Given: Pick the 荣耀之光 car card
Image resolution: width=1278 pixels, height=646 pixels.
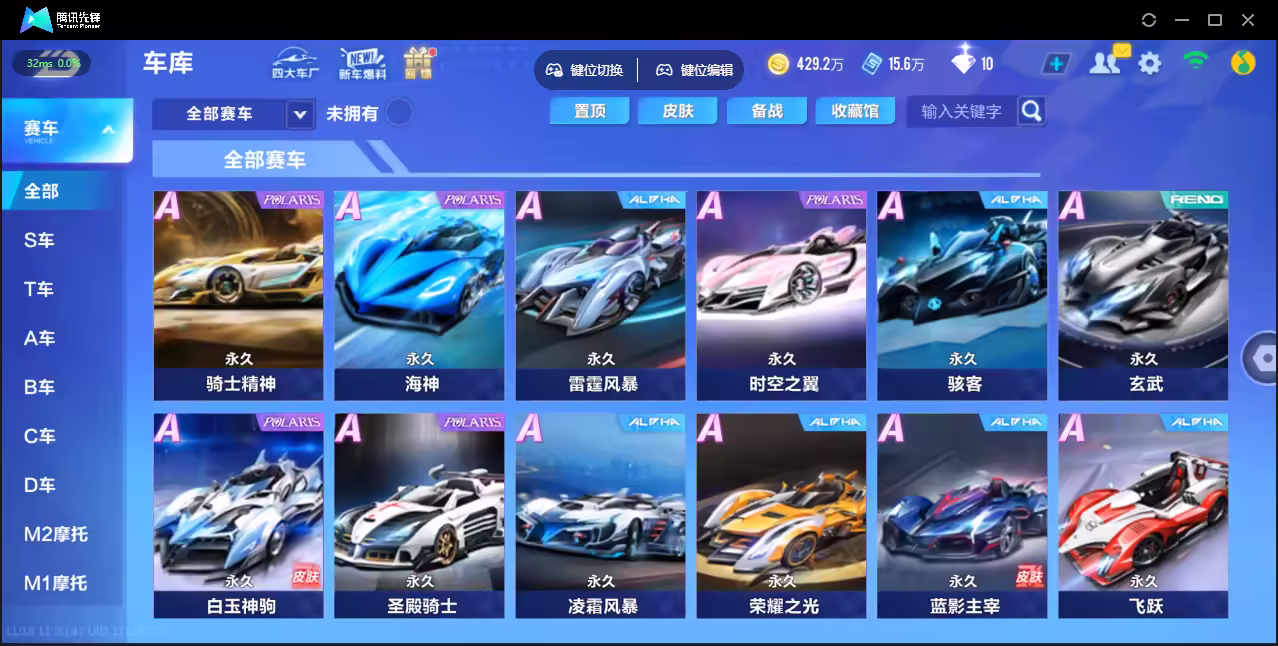Looking at the screenshot, I should pos(781,516).
